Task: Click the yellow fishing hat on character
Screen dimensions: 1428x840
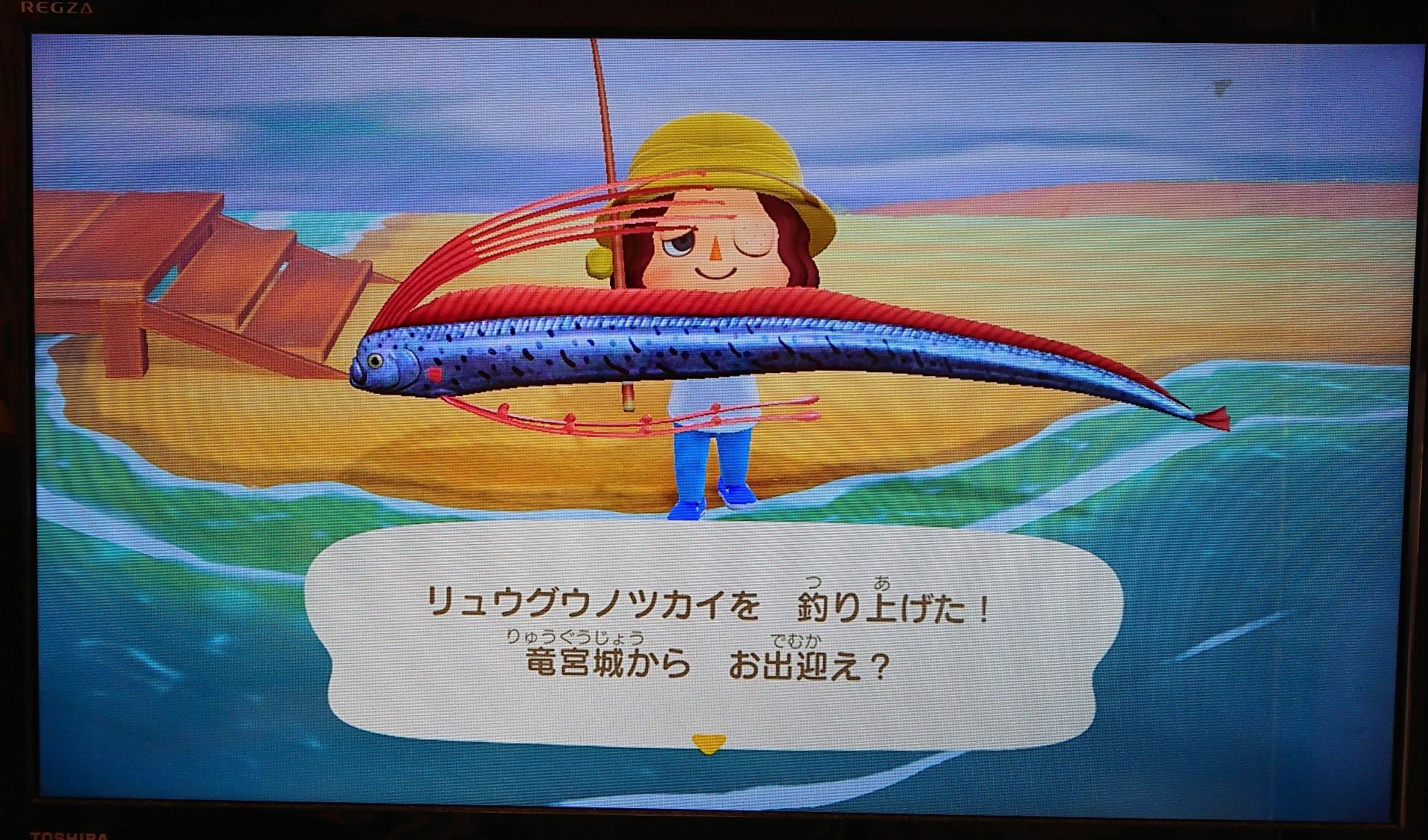Action: pos(714,149)
